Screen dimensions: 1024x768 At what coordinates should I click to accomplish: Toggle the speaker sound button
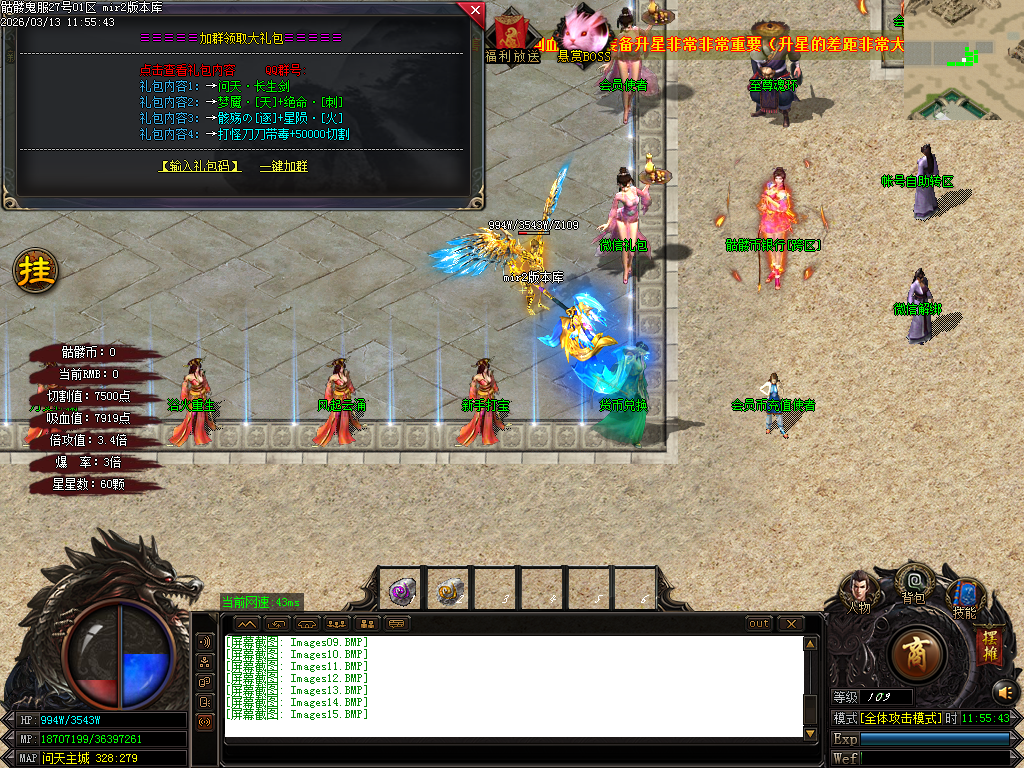click(1003, 691)
